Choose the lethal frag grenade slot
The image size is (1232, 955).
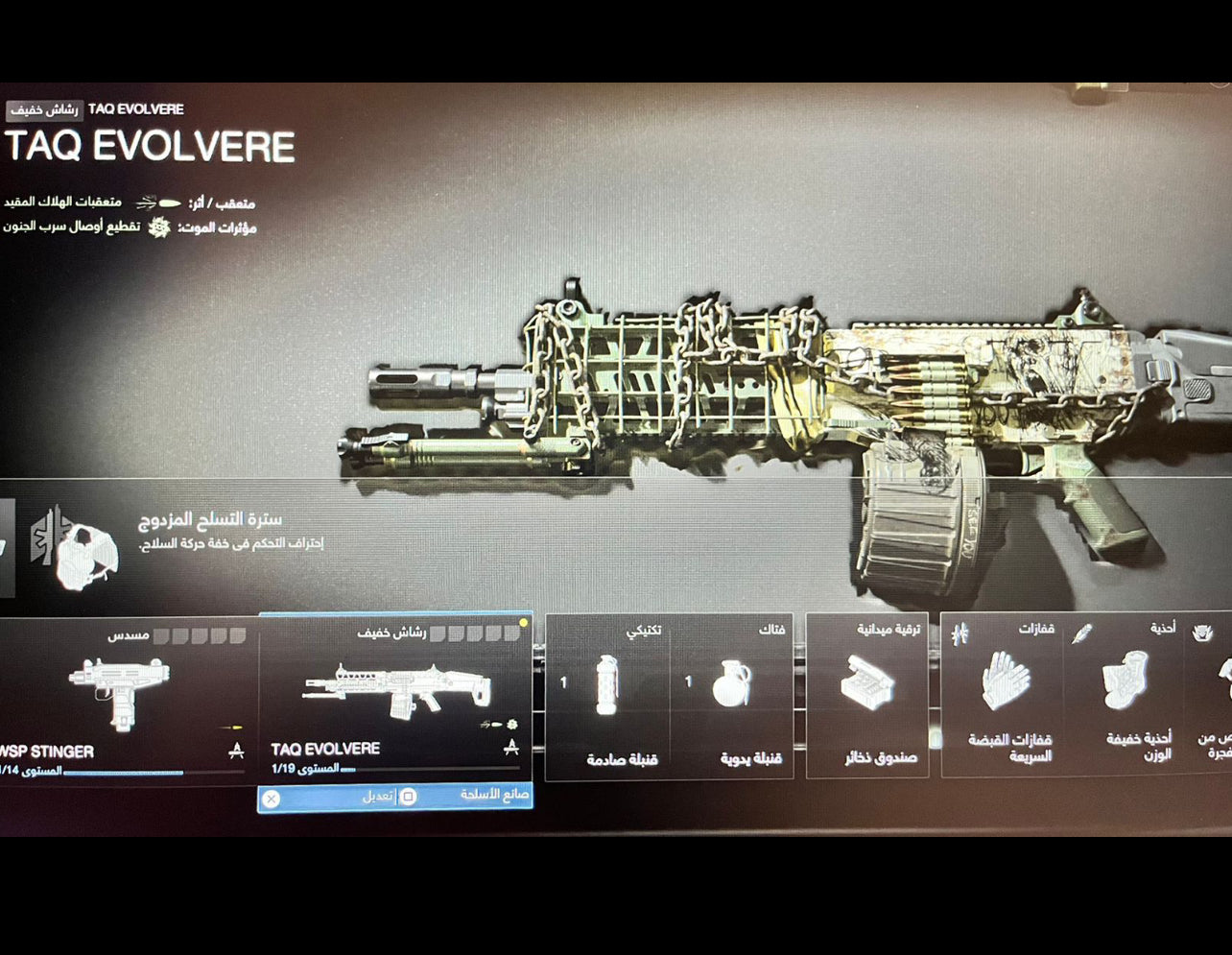point(731,696)
